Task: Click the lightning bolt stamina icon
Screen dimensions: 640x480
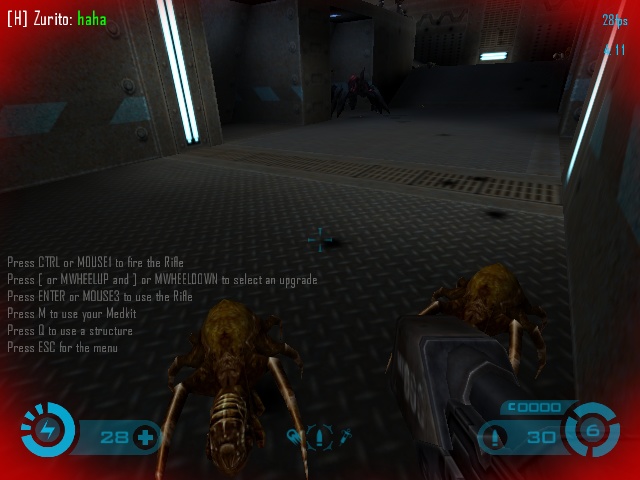Action: coord(46,431)
